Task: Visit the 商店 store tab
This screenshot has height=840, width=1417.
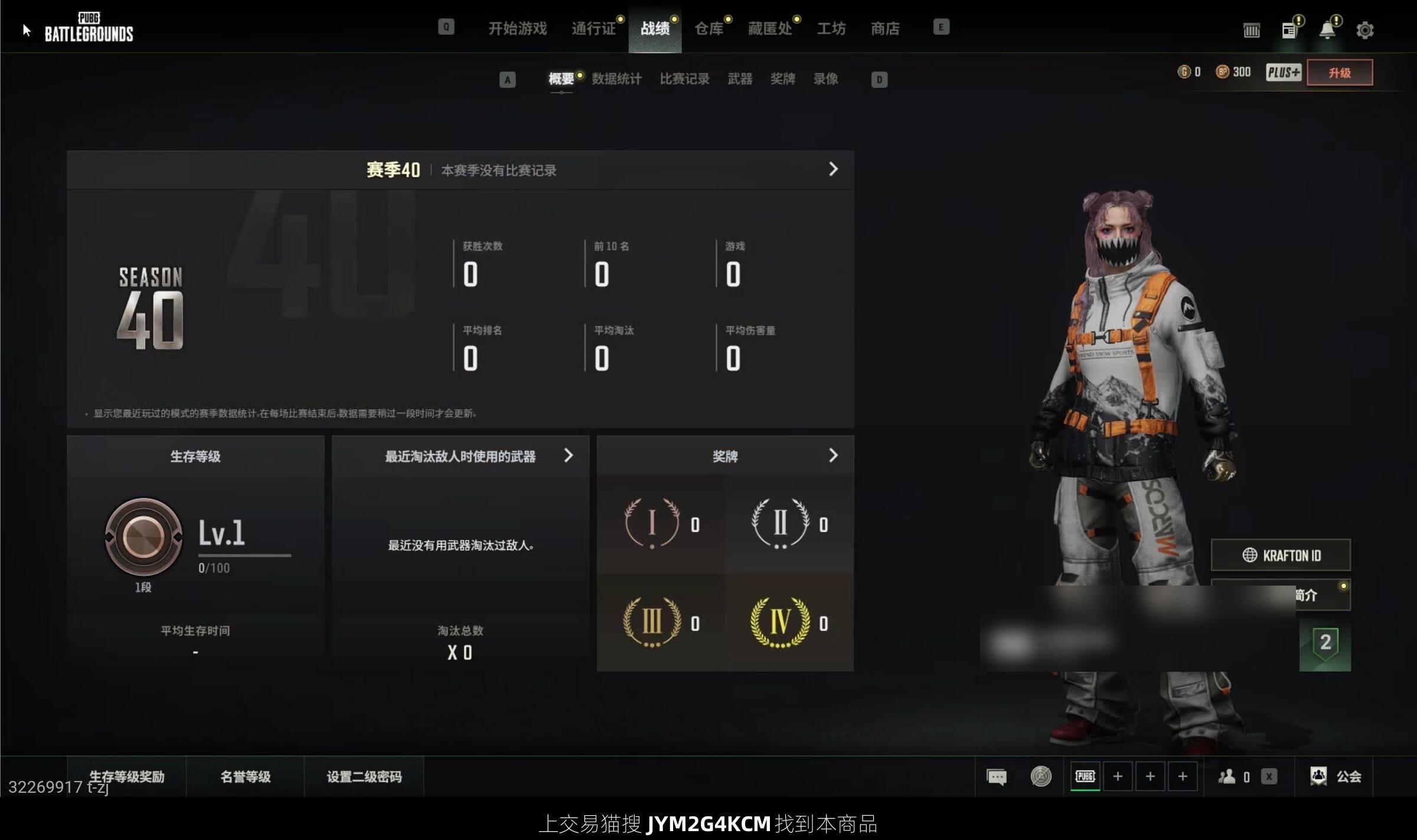Action: pos(885,28)
